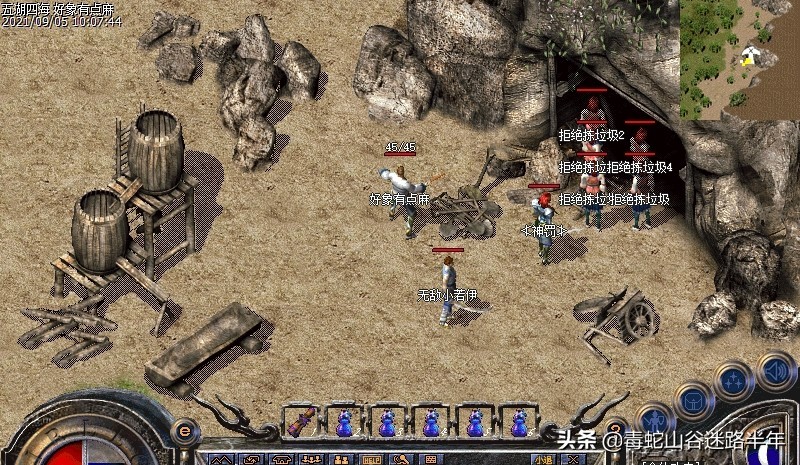Viewport: 800px width, 465px height.
Task: Use the scroll item in the belt
Action: point(301,422)
